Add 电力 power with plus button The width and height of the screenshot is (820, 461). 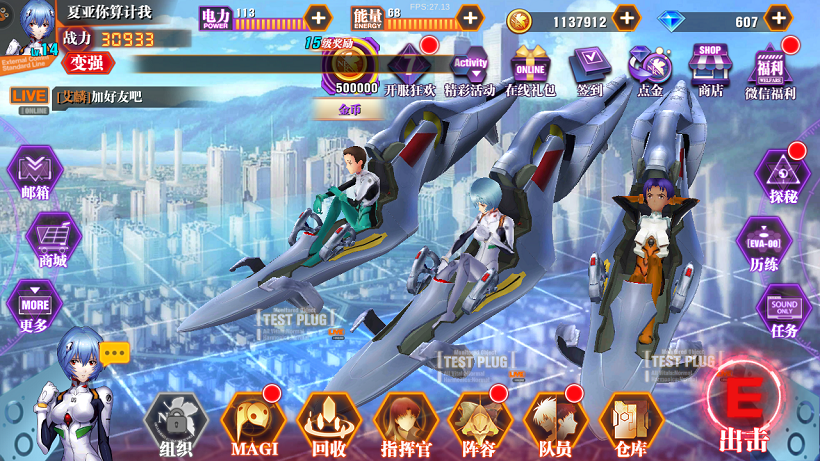click(x=318, y=17)
